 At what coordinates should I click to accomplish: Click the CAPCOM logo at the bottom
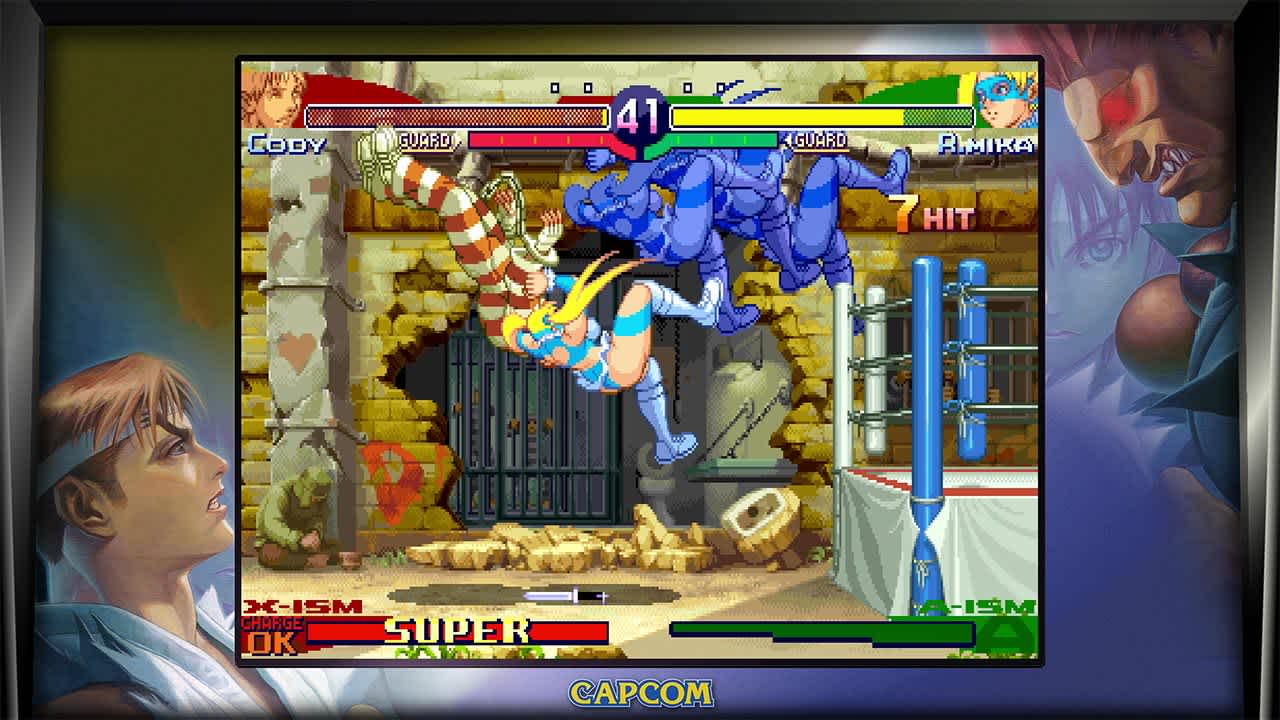[x=639, y=691]
